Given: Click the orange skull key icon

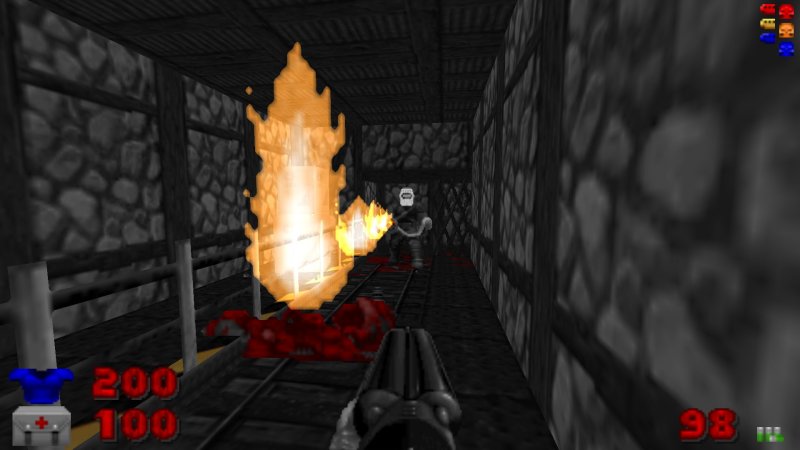Looking at the screenshot, I should (x=786, y=29).
